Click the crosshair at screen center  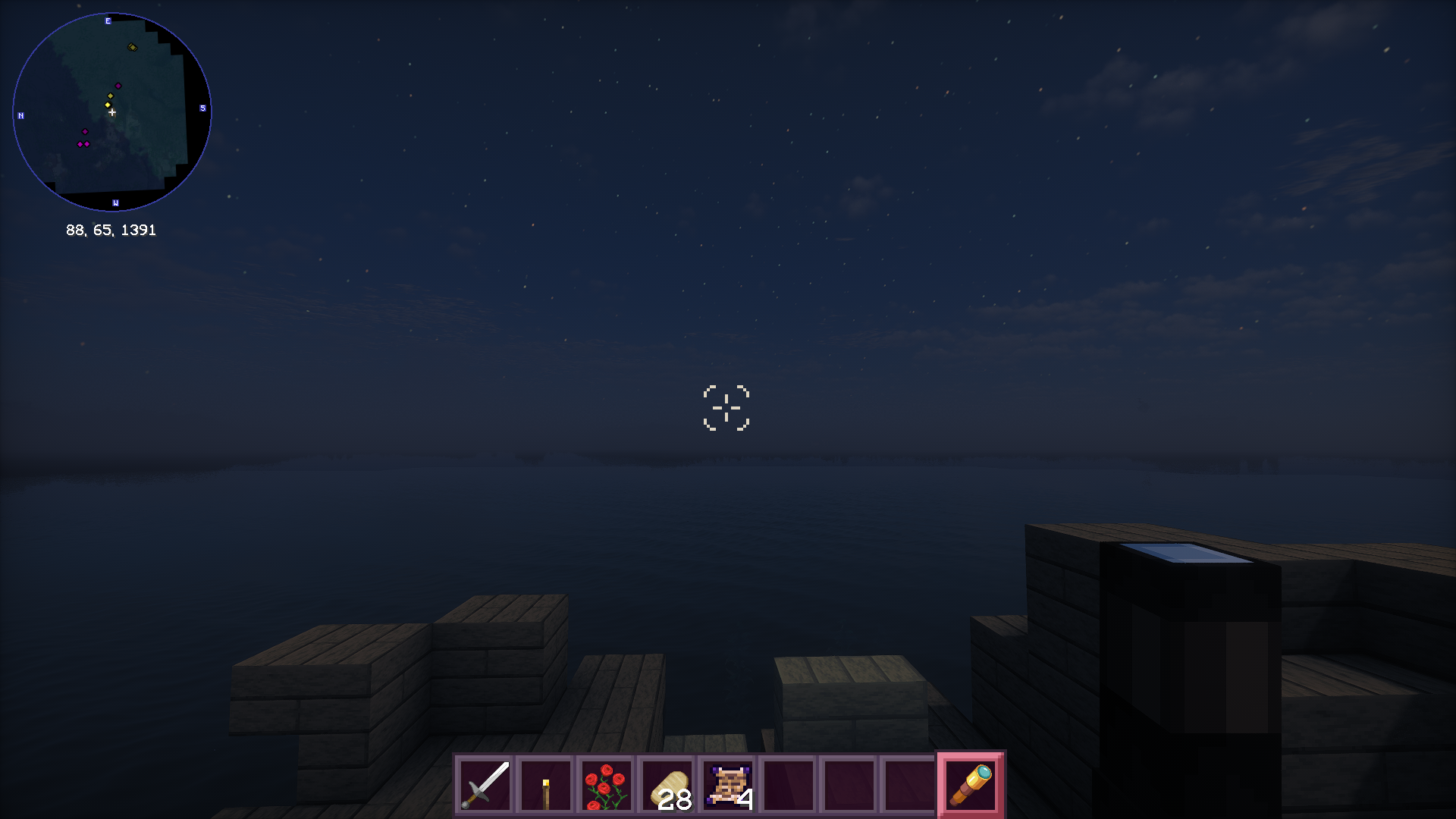(x=728, y=409)
